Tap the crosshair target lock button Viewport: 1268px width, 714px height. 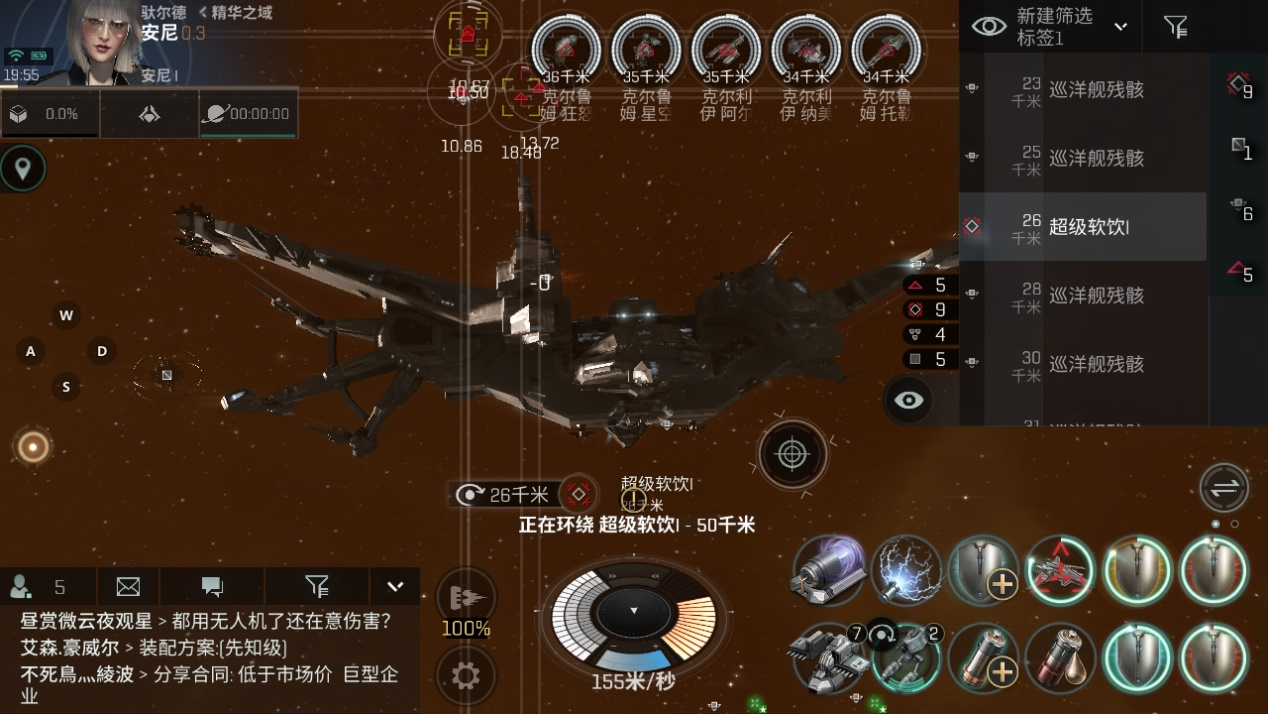click(x=792, y=455)
